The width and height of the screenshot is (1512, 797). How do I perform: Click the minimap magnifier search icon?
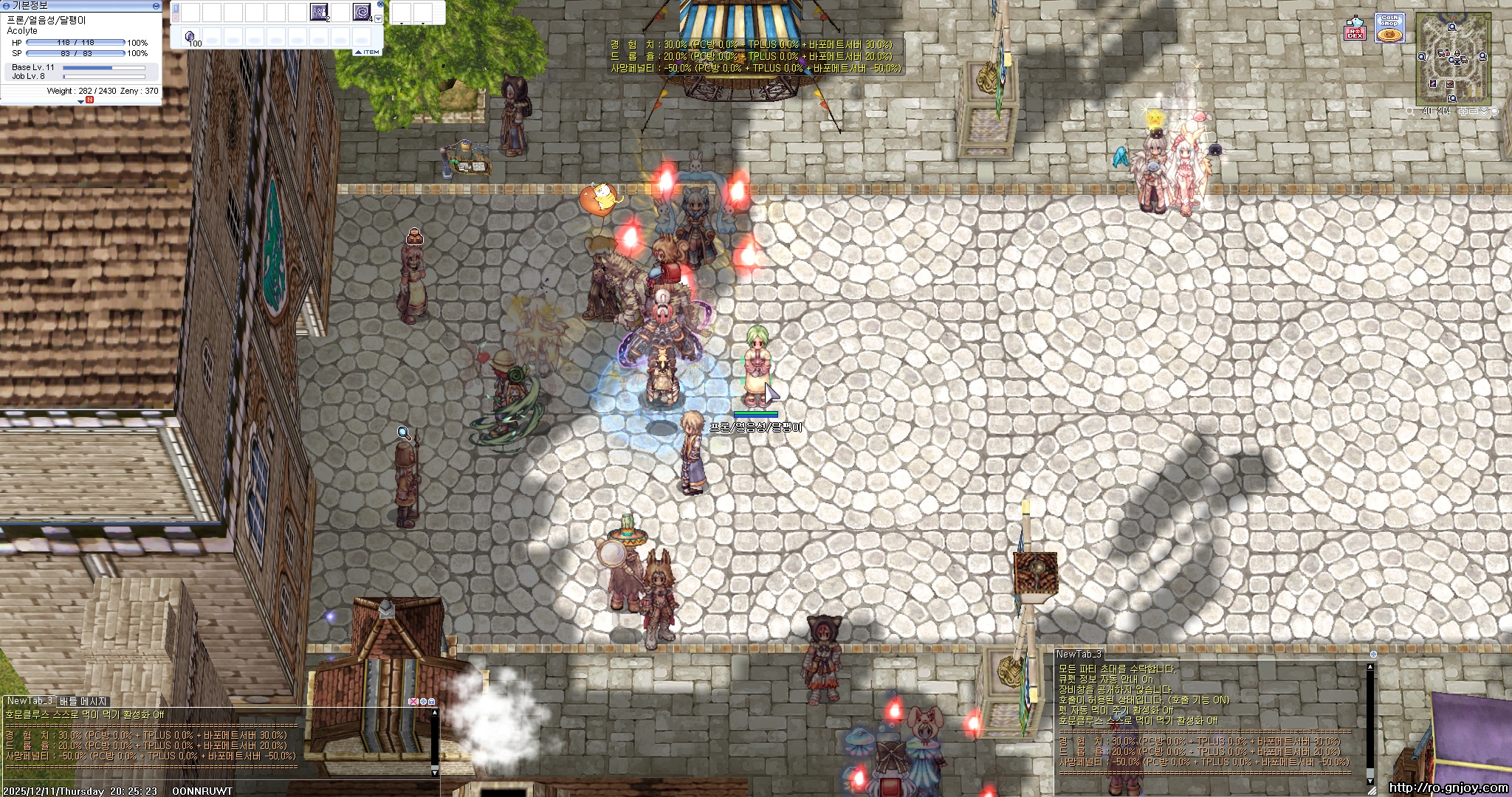[1410, 111]
